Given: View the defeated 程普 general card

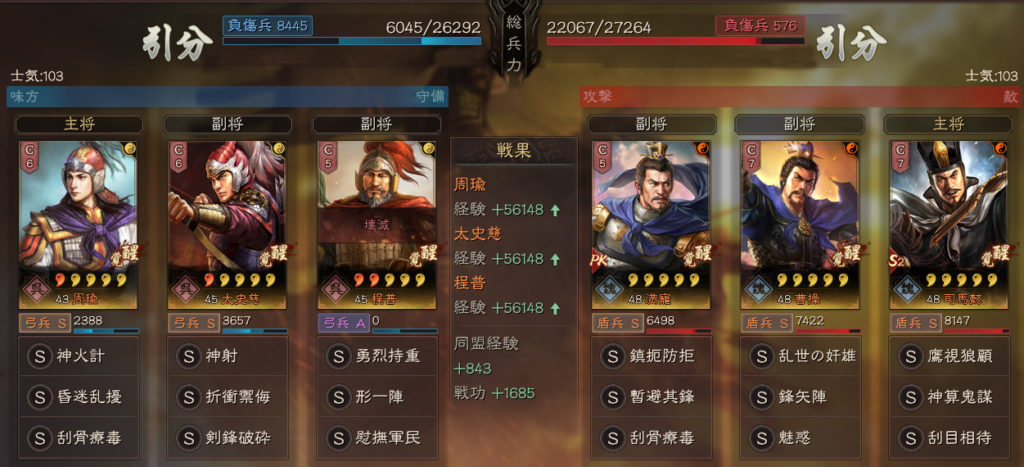Looking at the screenshot, I should tap(377, 222).
